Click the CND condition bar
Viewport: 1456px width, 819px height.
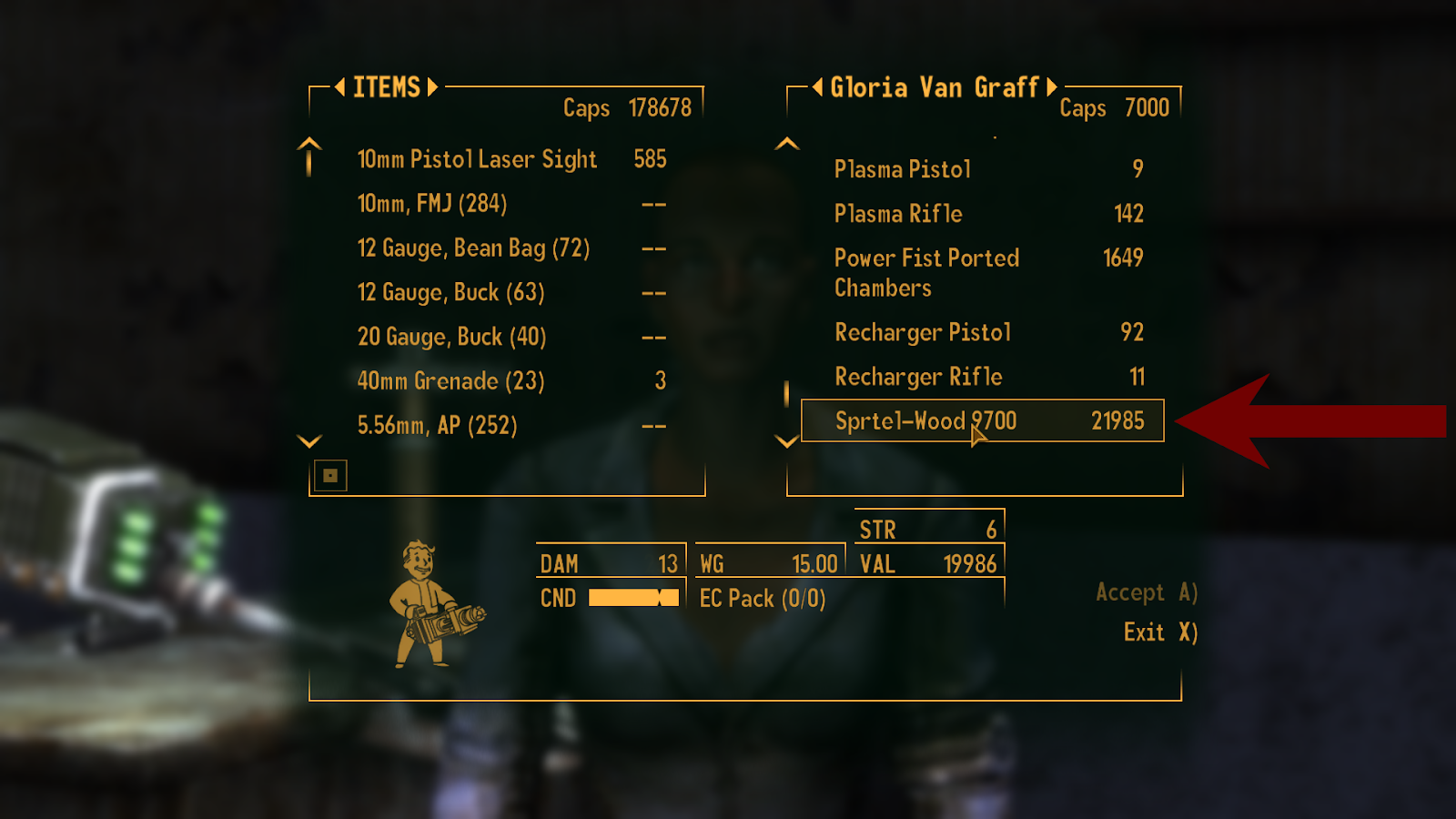pyautogui.click(x=634, y=599)
